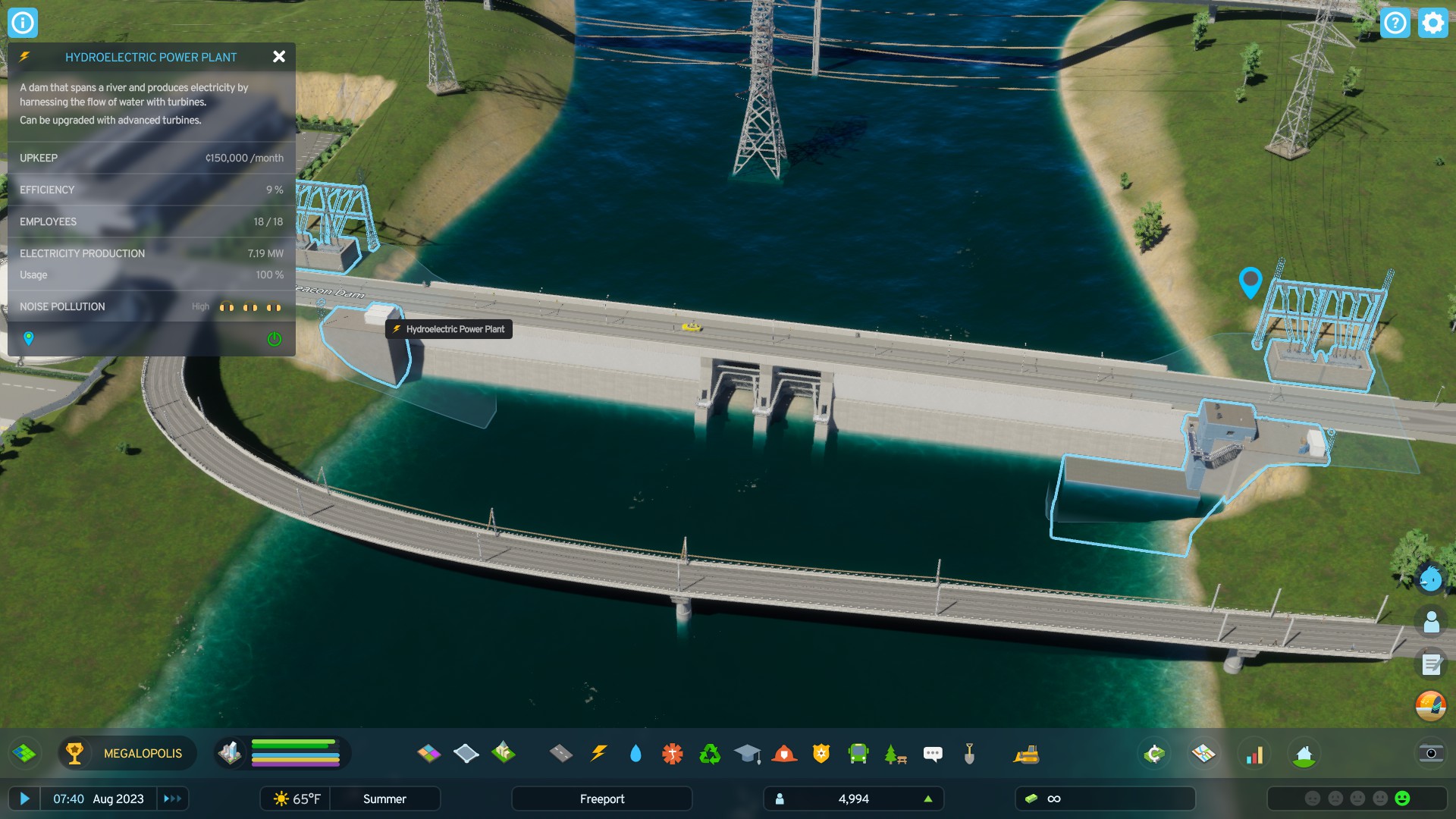Open Chirper with the speech bubble icon
The image size is (1456, 819).
click(x=933, y=754)
